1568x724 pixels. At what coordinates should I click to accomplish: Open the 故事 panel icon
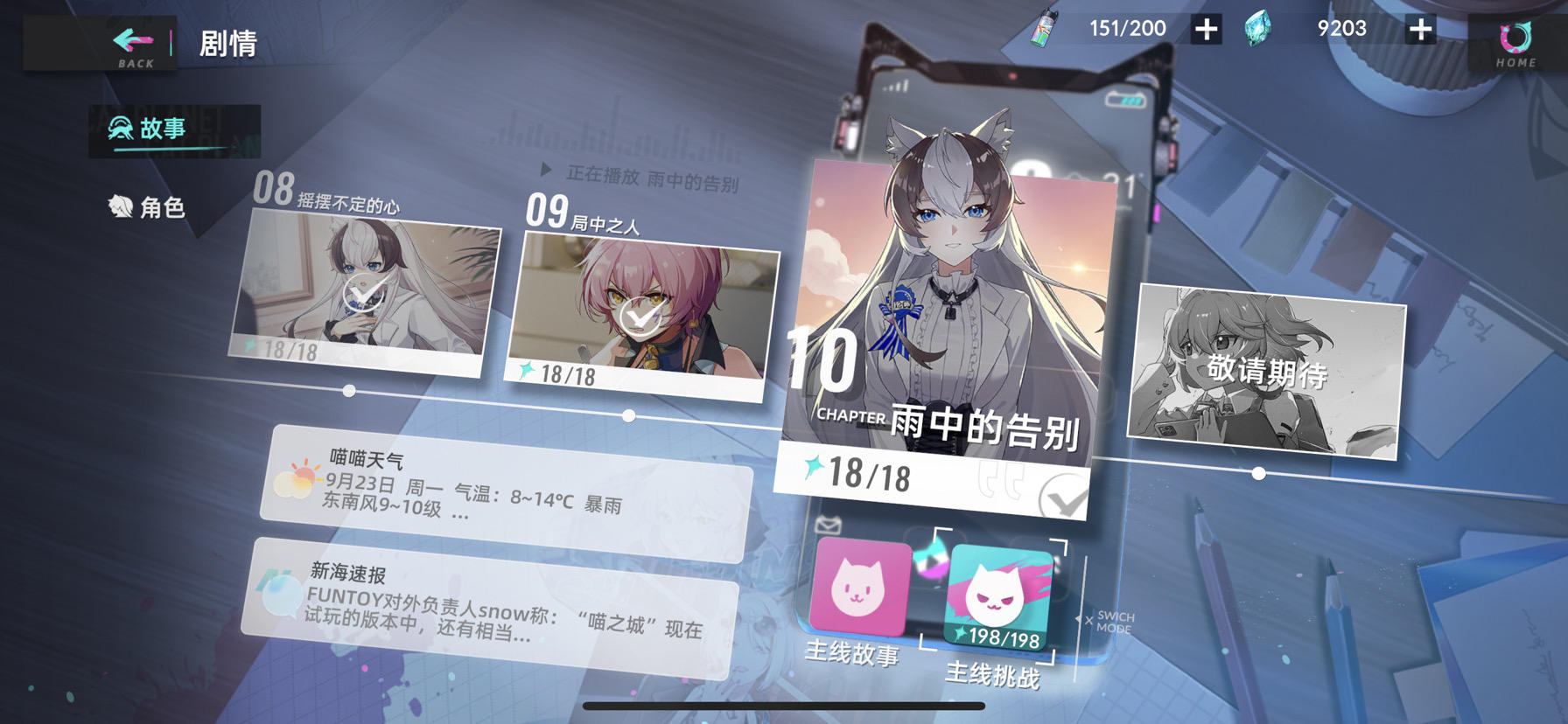(x=118, y=129)
